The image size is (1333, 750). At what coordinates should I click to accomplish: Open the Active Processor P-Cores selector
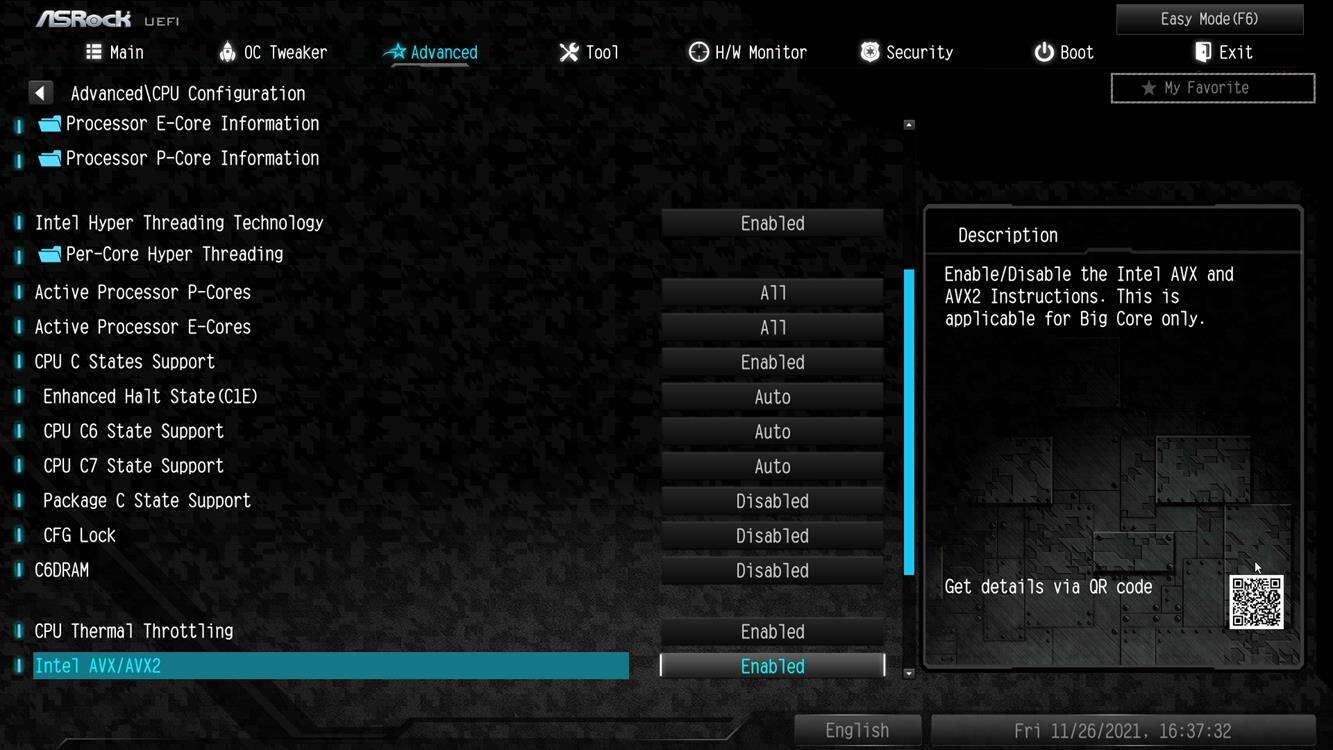771,292
